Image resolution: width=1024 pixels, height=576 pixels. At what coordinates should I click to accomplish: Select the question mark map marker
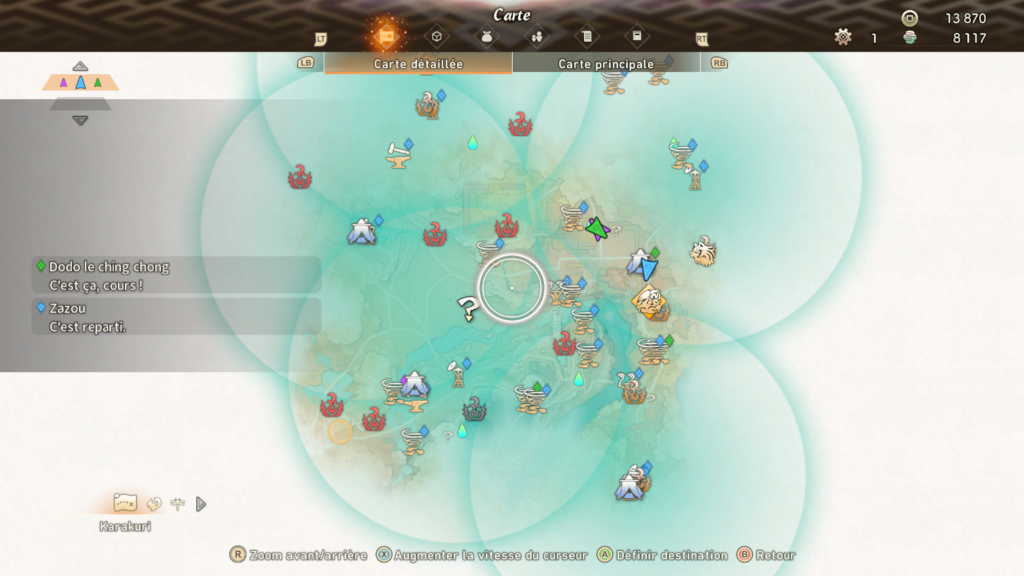[466, 308]
